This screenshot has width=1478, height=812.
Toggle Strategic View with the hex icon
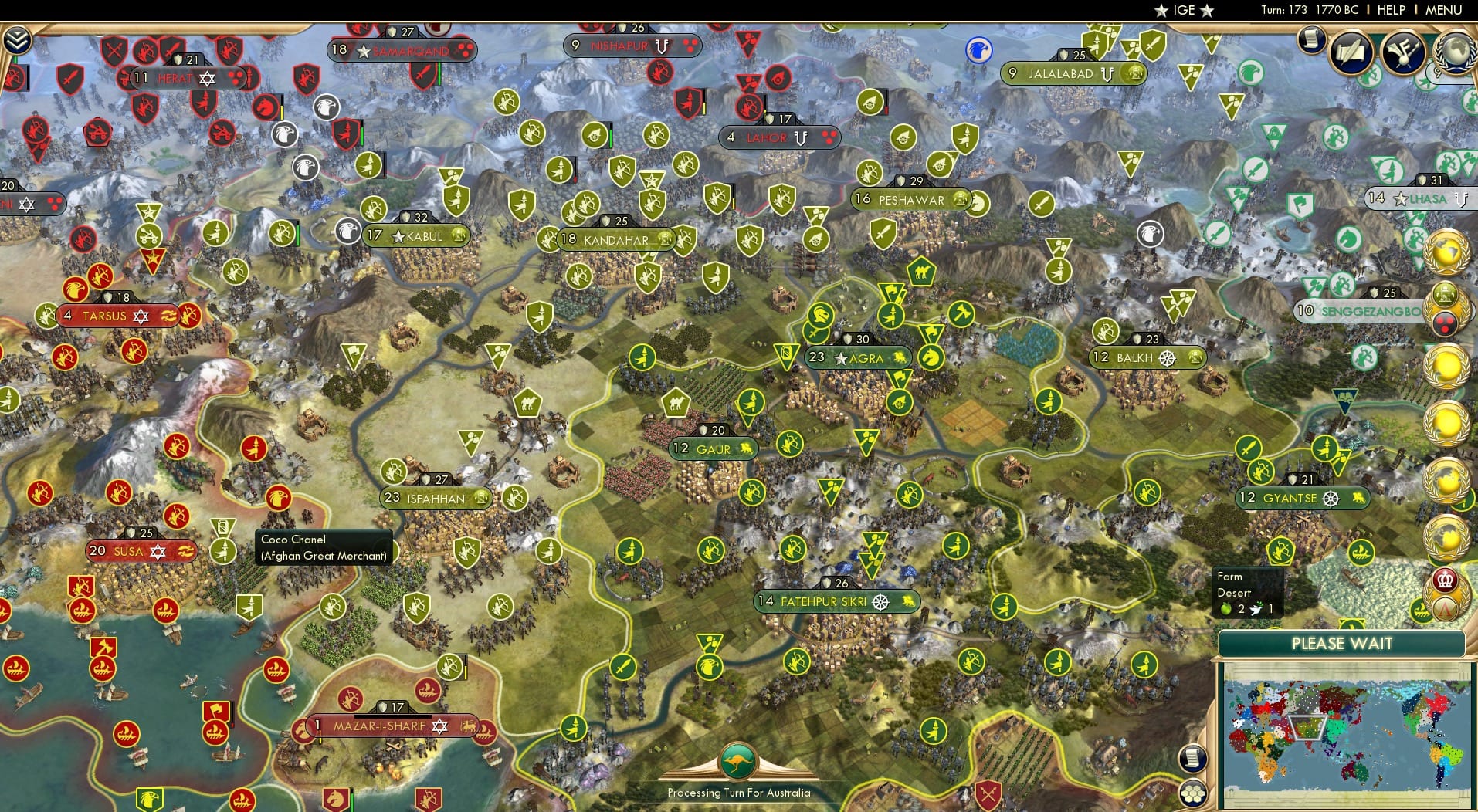point(1192,793)
